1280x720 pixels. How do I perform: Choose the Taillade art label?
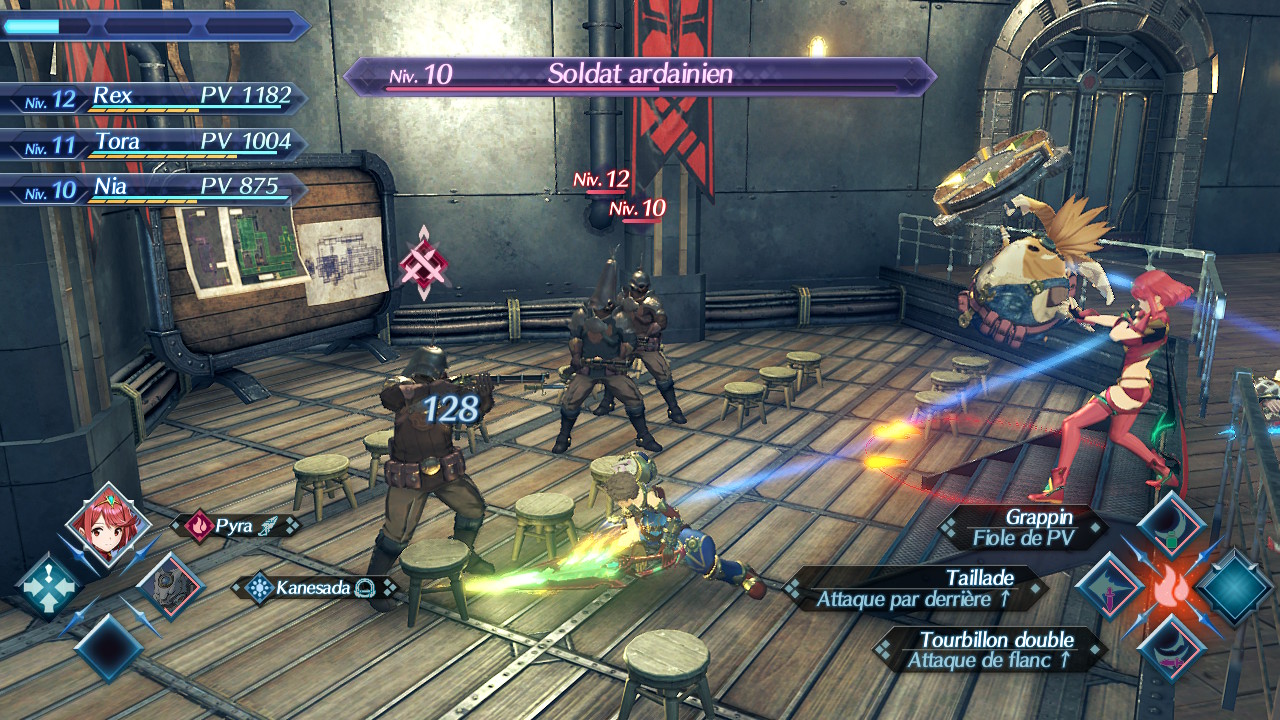[915, 589]
